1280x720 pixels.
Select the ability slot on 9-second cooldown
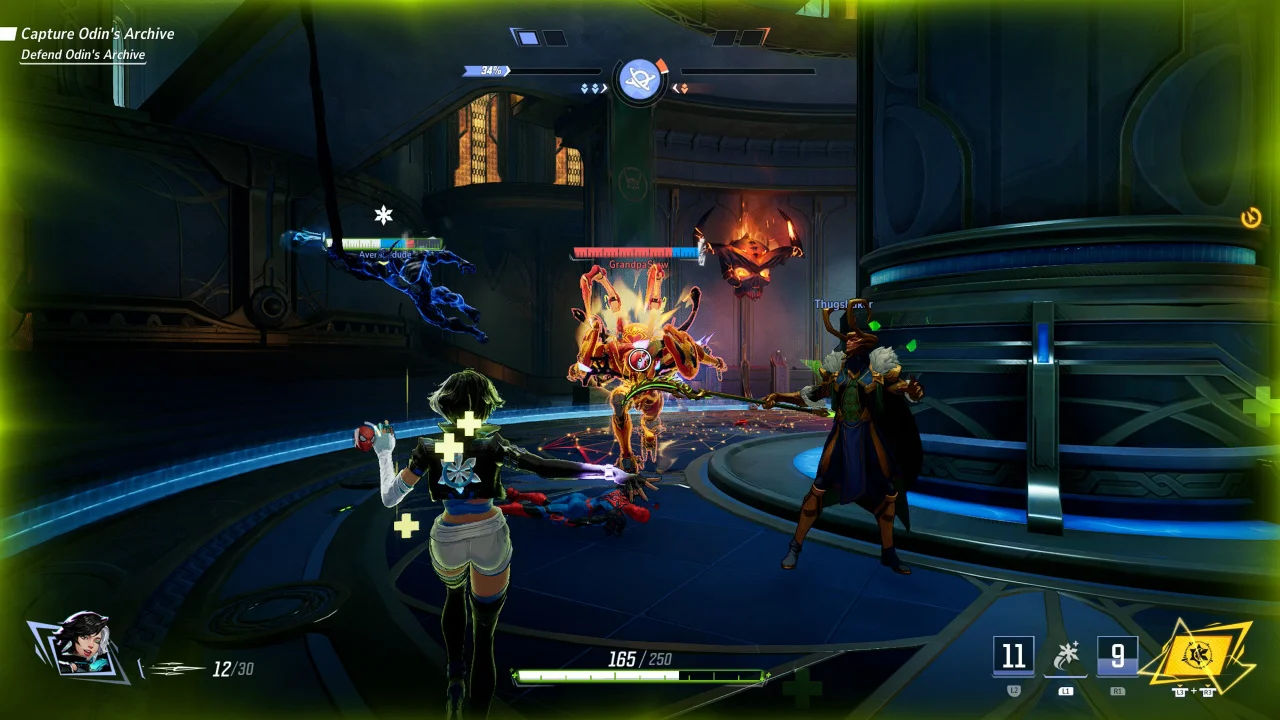tap(1117, 656)
